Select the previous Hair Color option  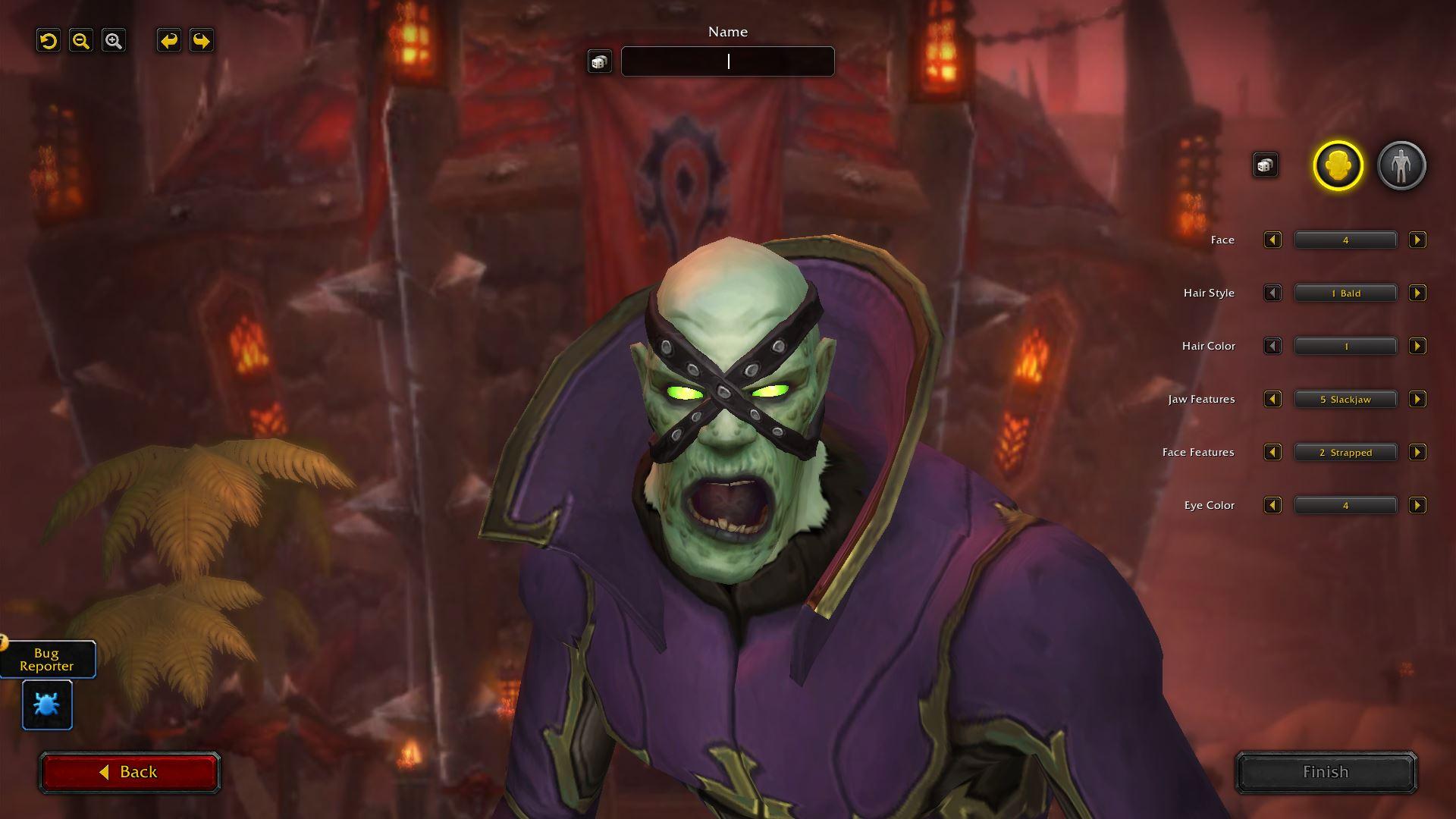1272,346
